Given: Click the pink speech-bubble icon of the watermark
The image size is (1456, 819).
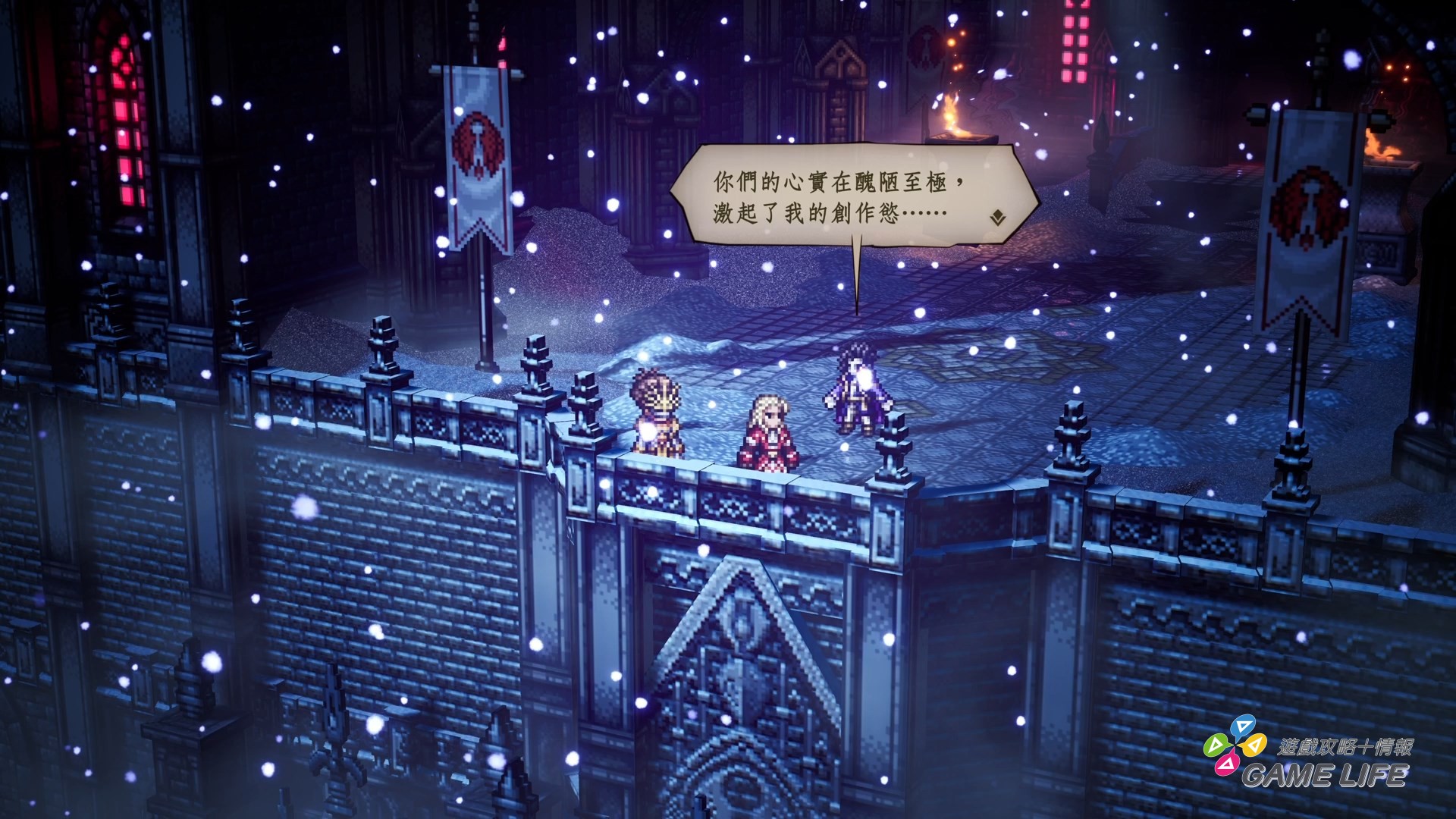Looking at the screenshot, I should [x=1227, y=764].
